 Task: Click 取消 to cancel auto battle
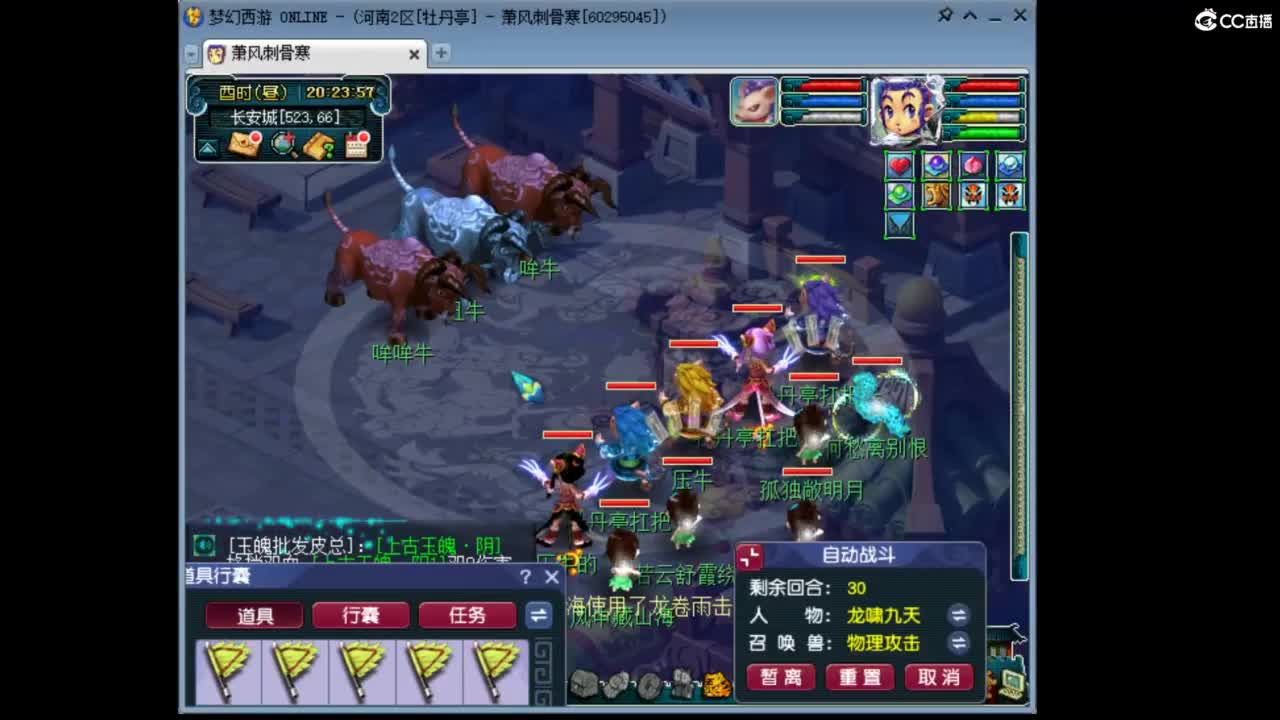[x=938, y=677]
